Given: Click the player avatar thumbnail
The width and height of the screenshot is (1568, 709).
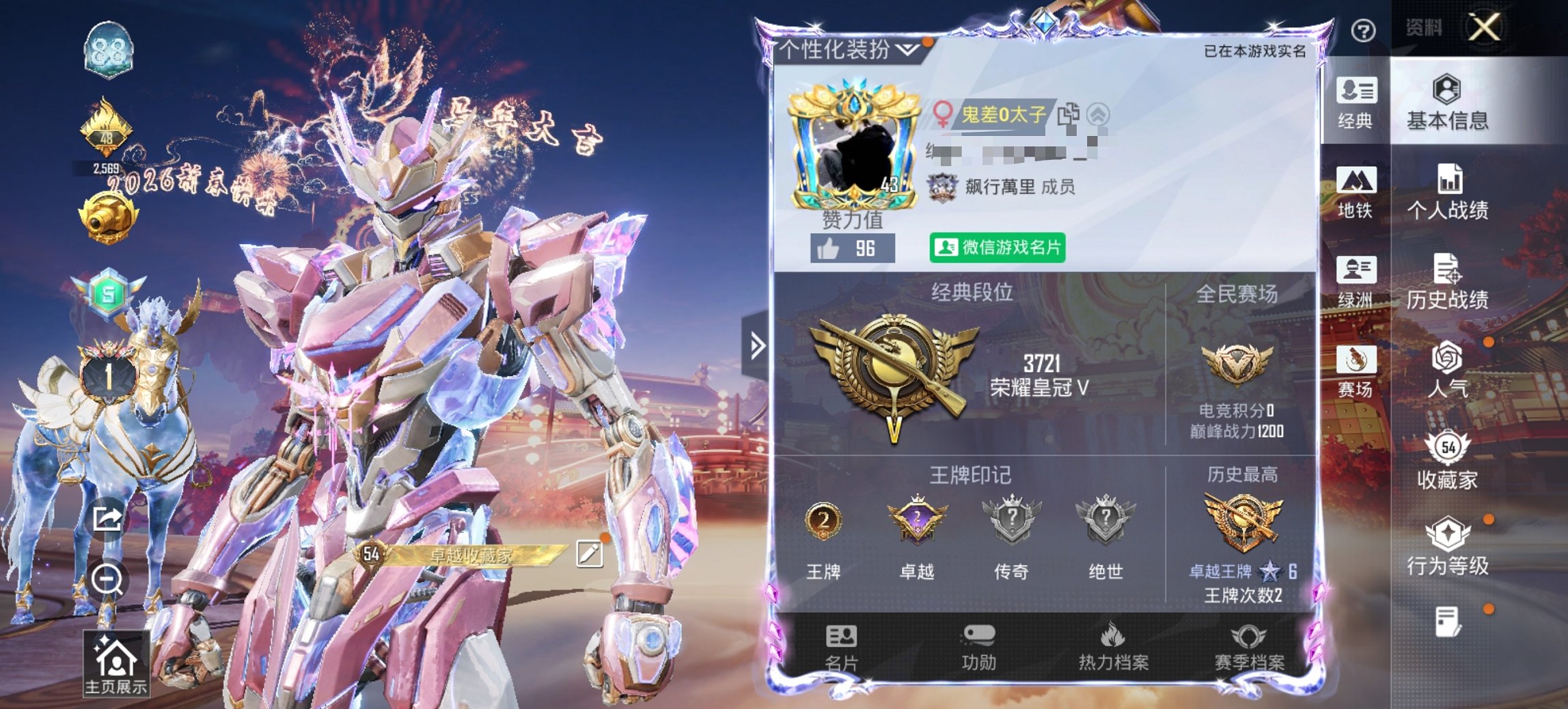Looking at the screenshot, I should click(851, 147).
